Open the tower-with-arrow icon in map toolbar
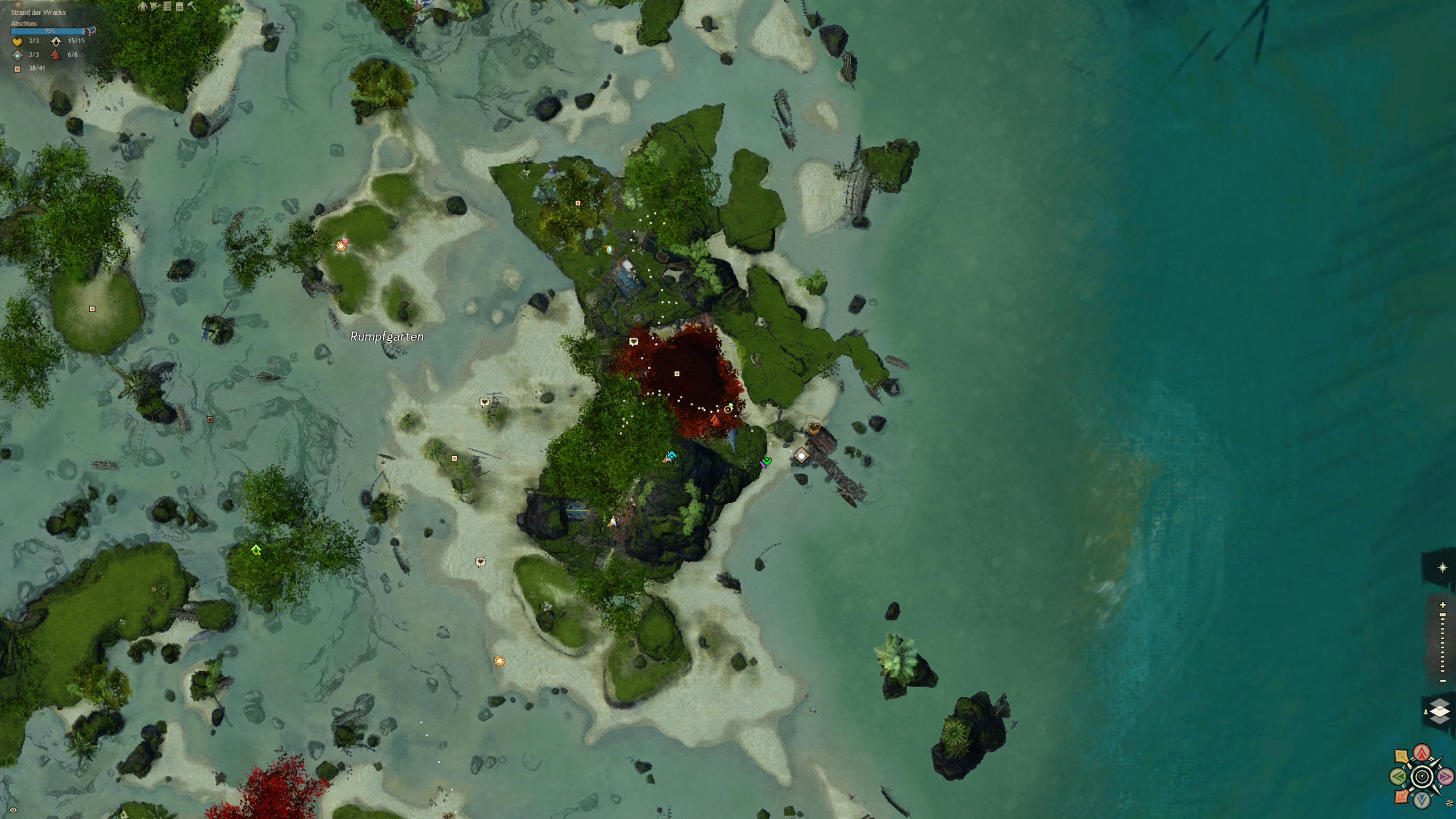The image size is (1456, 819). (155, 7)
